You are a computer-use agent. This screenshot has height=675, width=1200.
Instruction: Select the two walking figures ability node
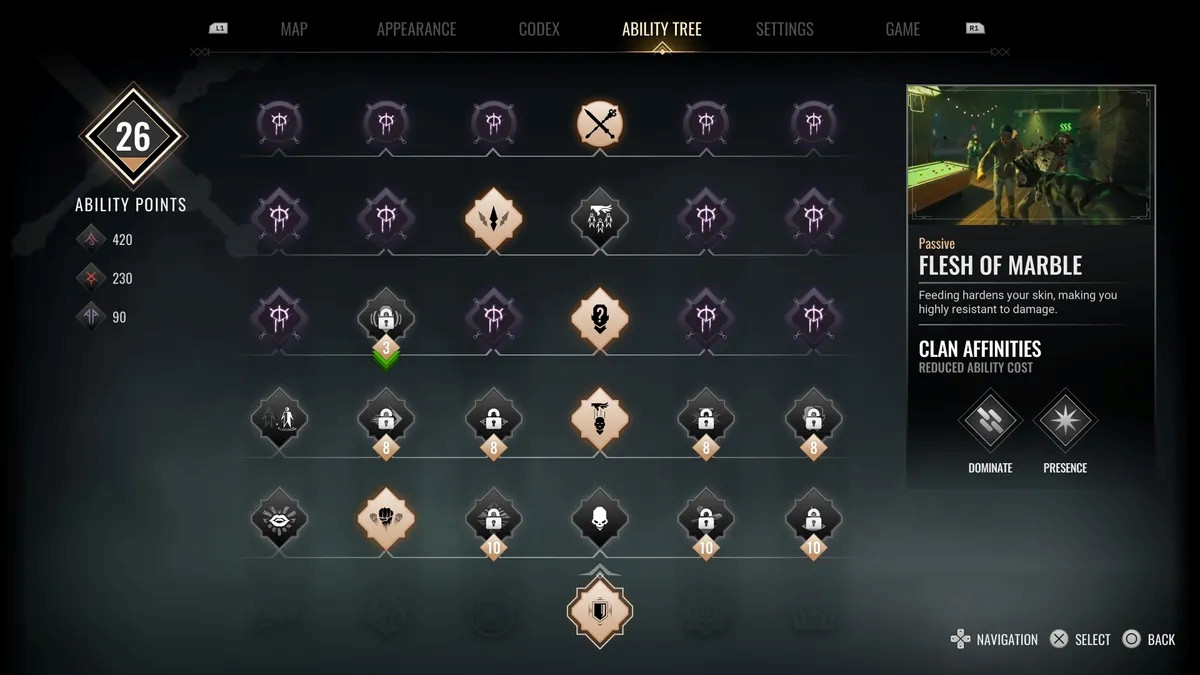point(279,418)
